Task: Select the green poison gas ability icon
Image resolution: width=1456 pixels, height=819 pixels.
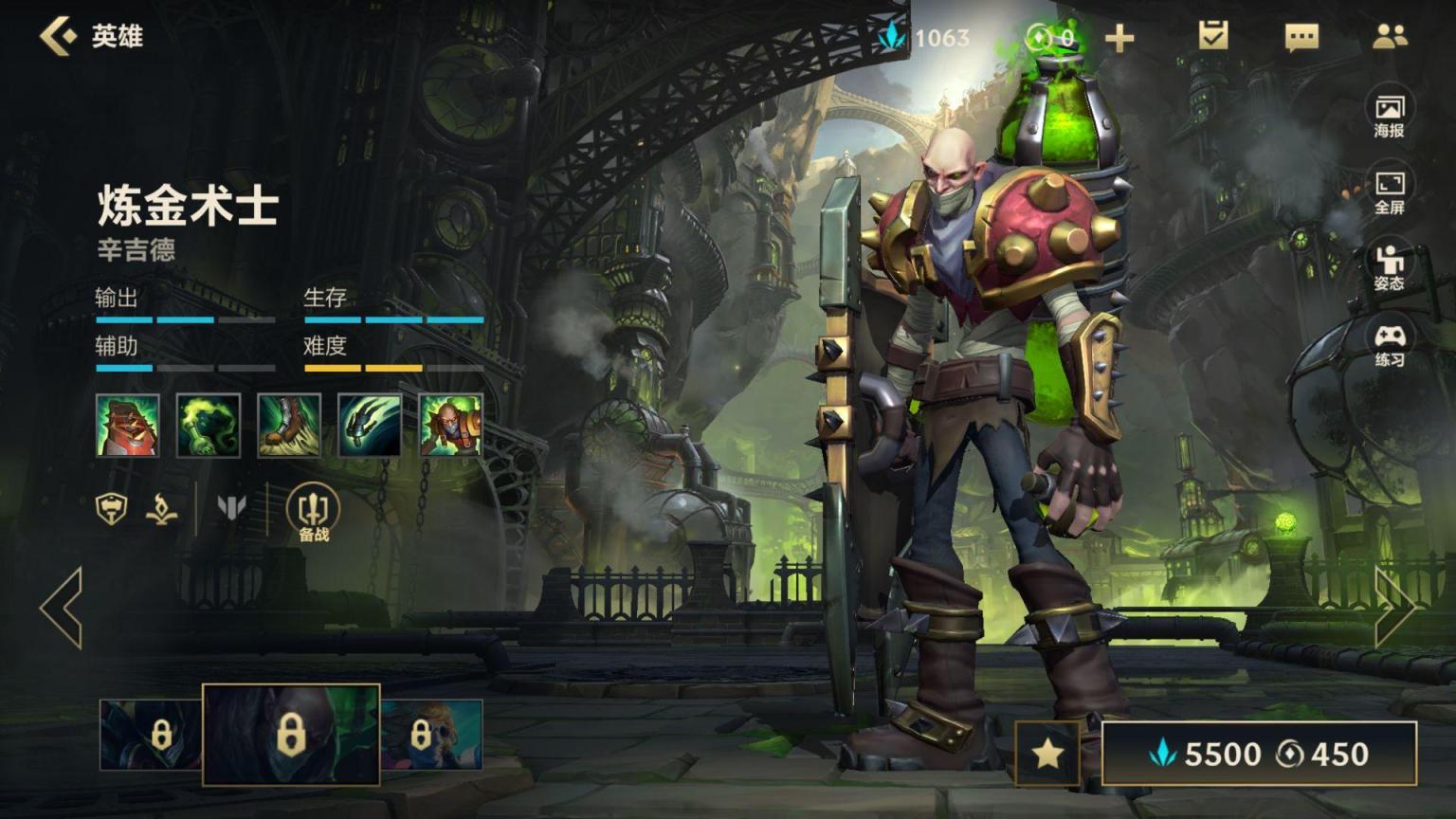Action: (x=208, y=426)
